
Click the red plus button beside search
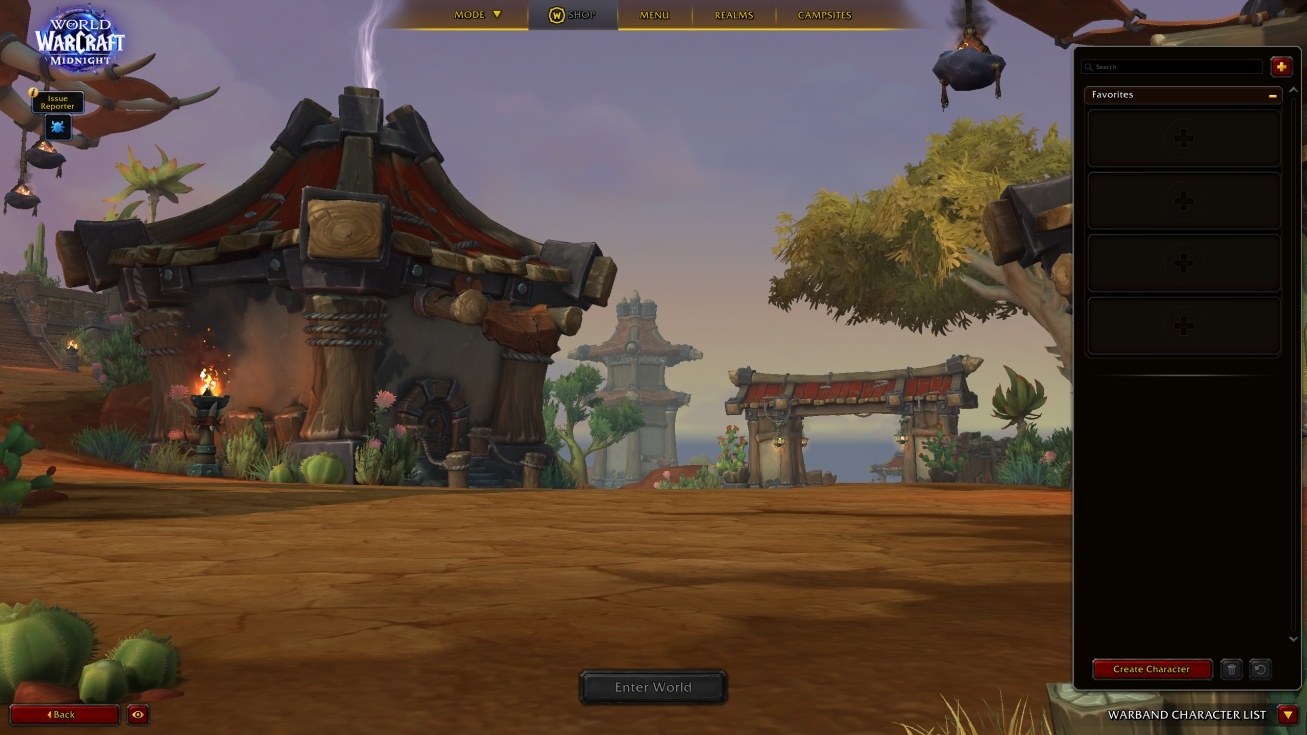tap(1281, 67)
